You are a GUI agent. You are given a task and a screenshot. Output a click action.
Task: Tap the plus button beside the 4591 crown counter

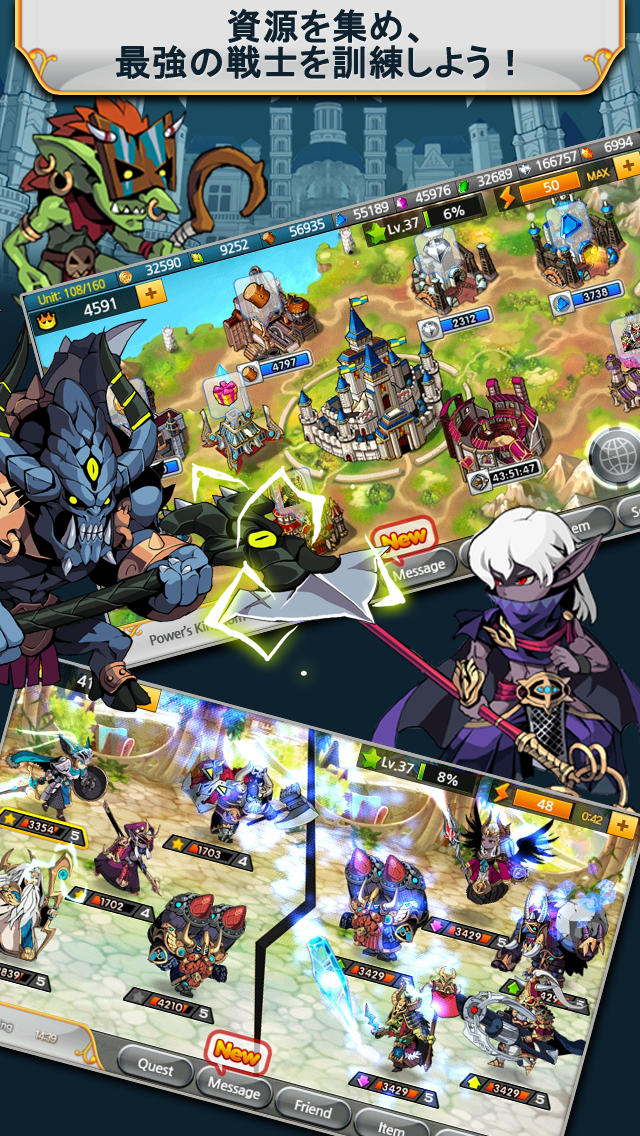click(x=152, y=294)
